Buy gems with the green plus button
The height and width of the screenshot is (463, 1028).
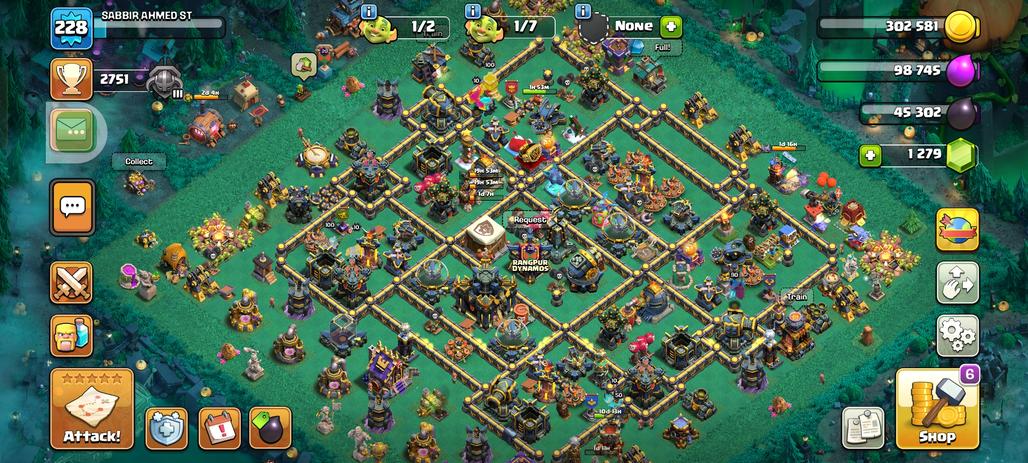tap(870, 155)
